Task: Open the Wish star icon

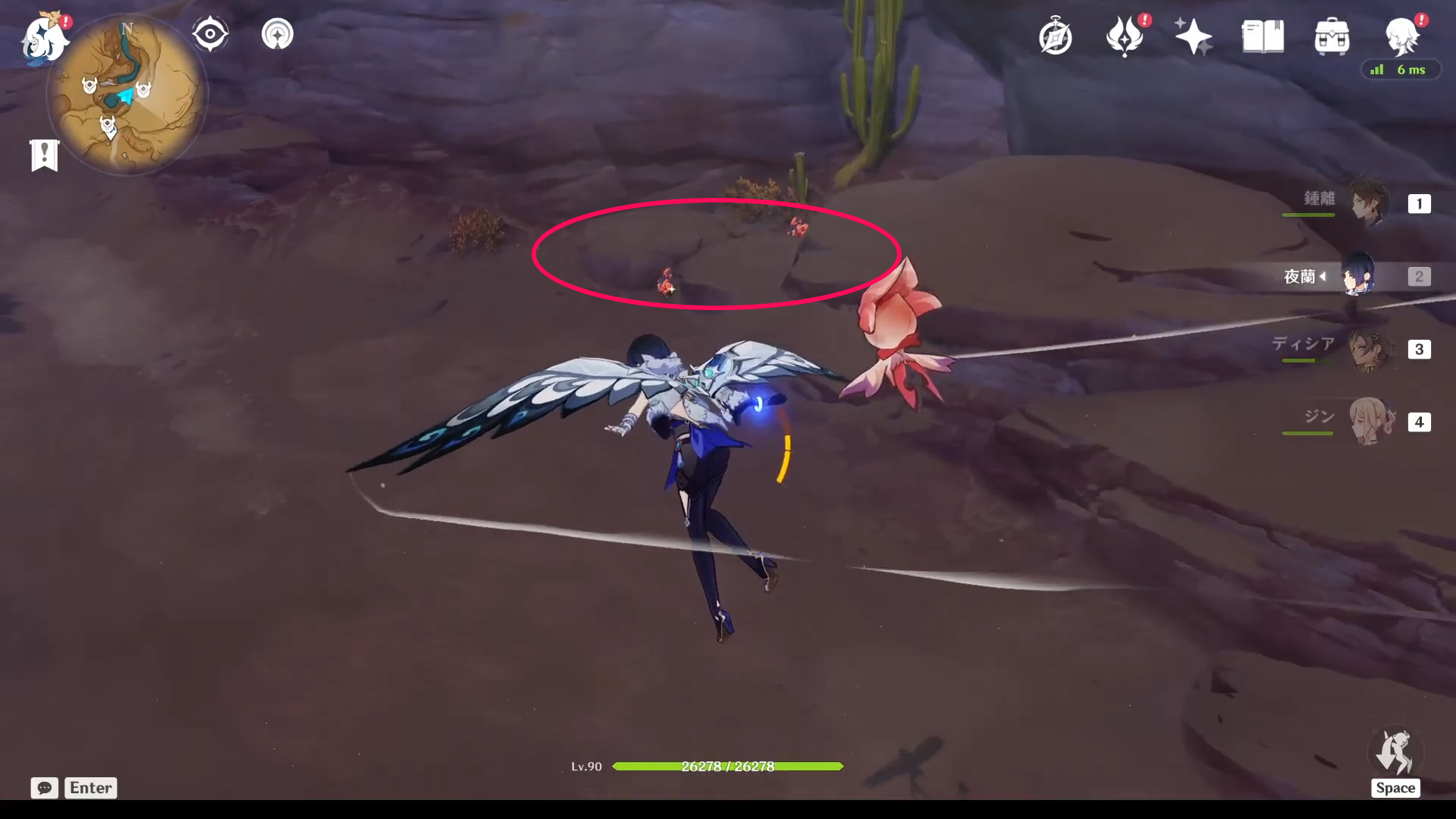Action: 1193,36
